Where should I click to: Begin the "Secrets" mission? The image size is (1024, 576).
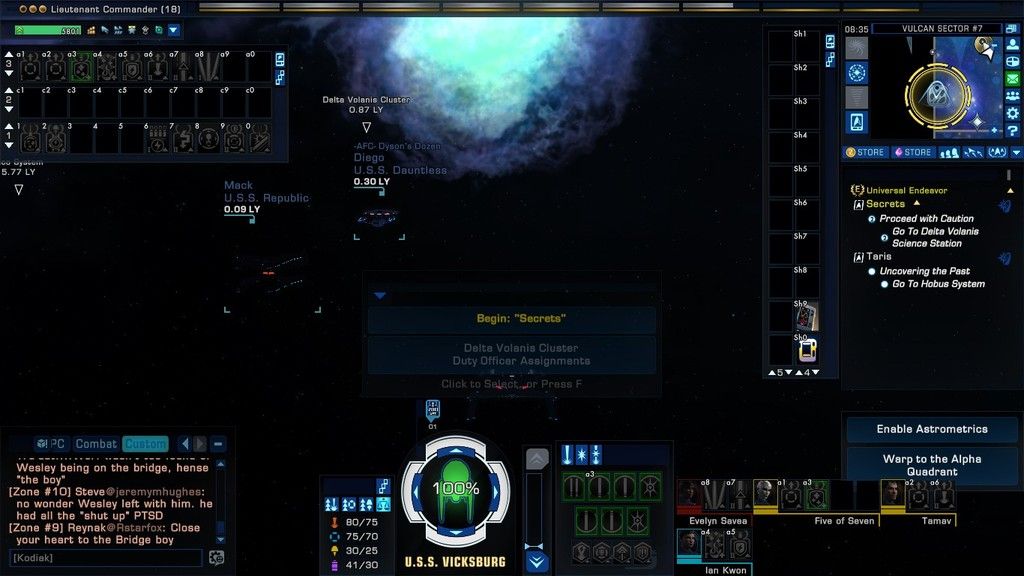pos(511,319)
